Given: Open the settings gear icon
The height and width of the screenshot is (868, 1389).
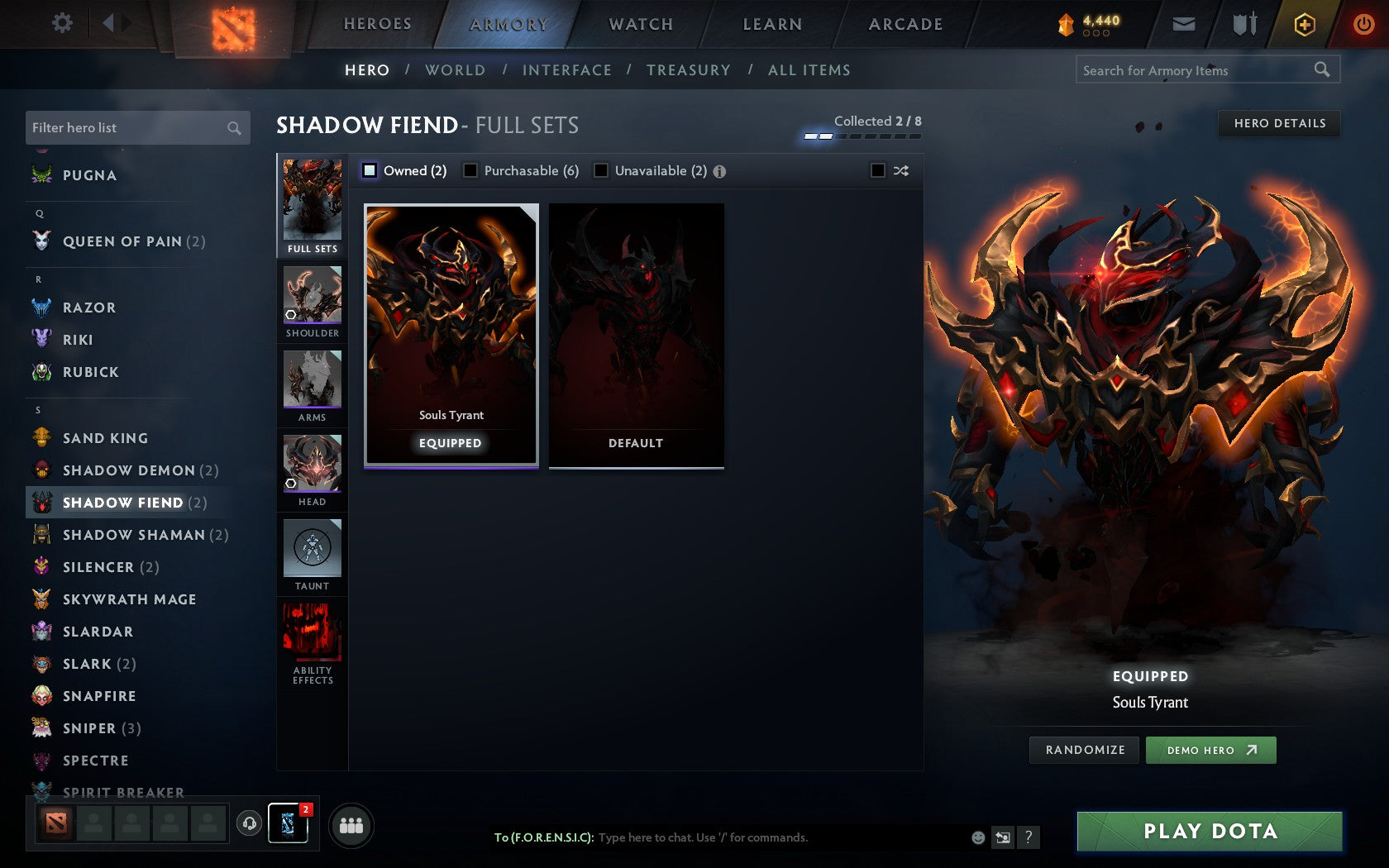Looking at the screenshot, I should tap(60, 23).
